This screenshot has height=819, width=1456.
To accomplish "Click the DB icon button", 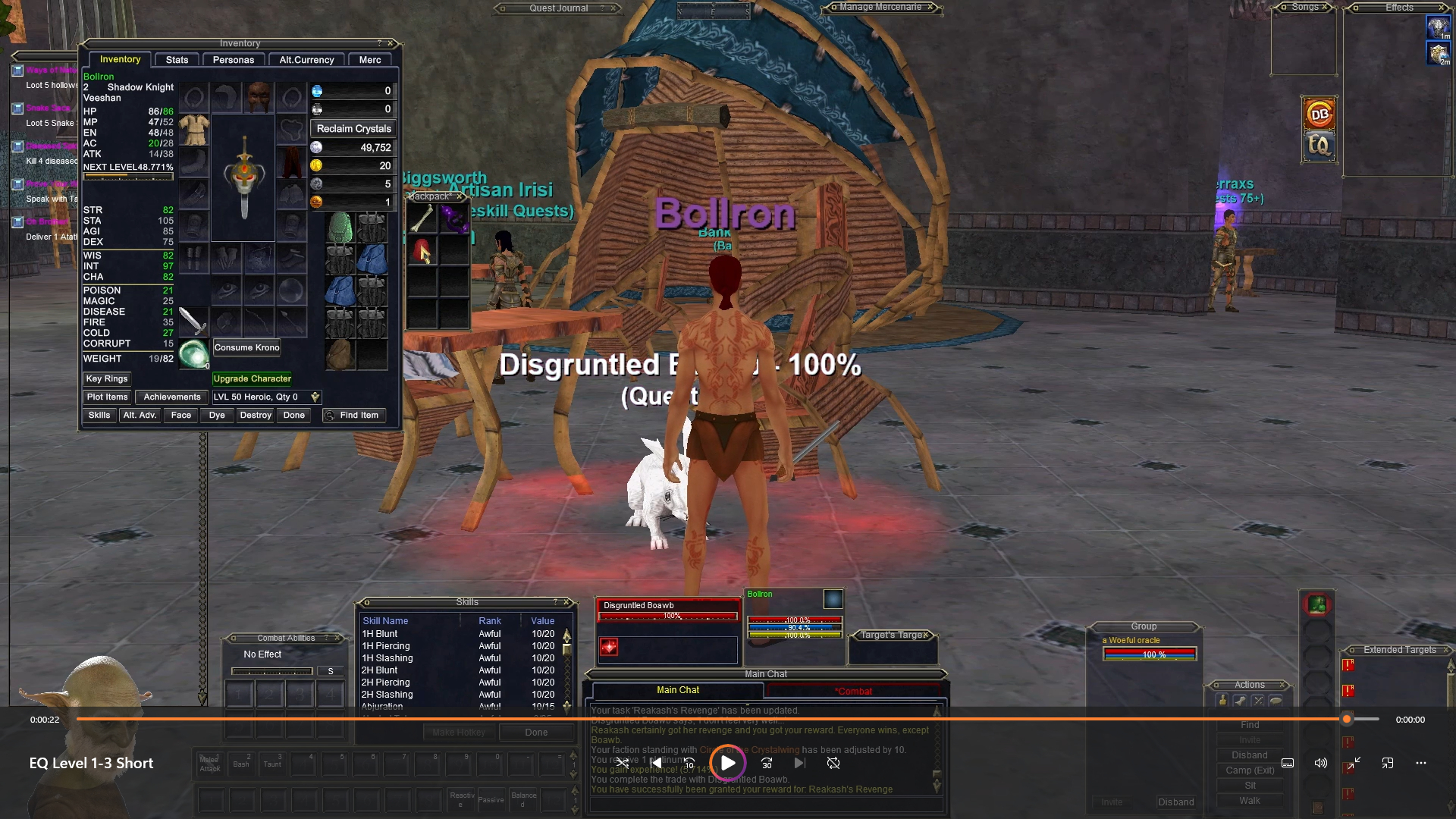I will coord(1319,115).
